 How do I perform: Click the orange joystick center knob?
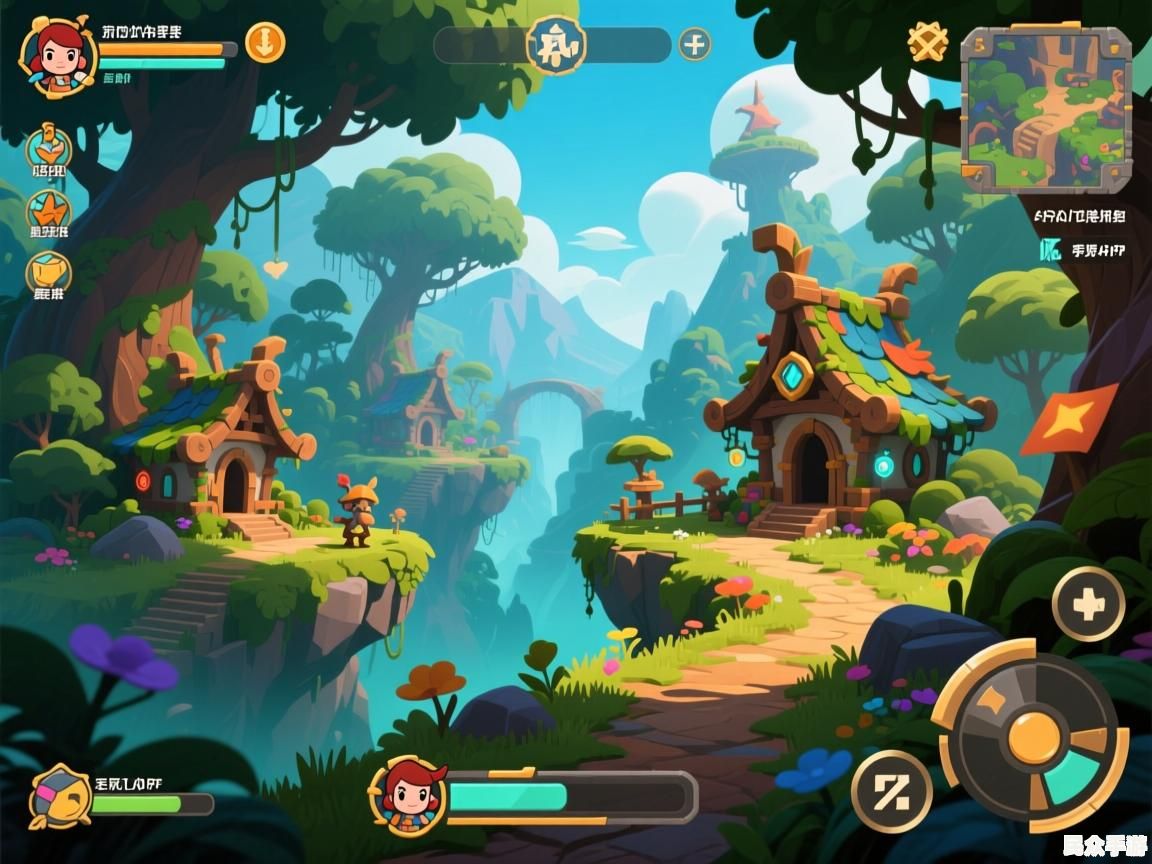coord(1033,739)
